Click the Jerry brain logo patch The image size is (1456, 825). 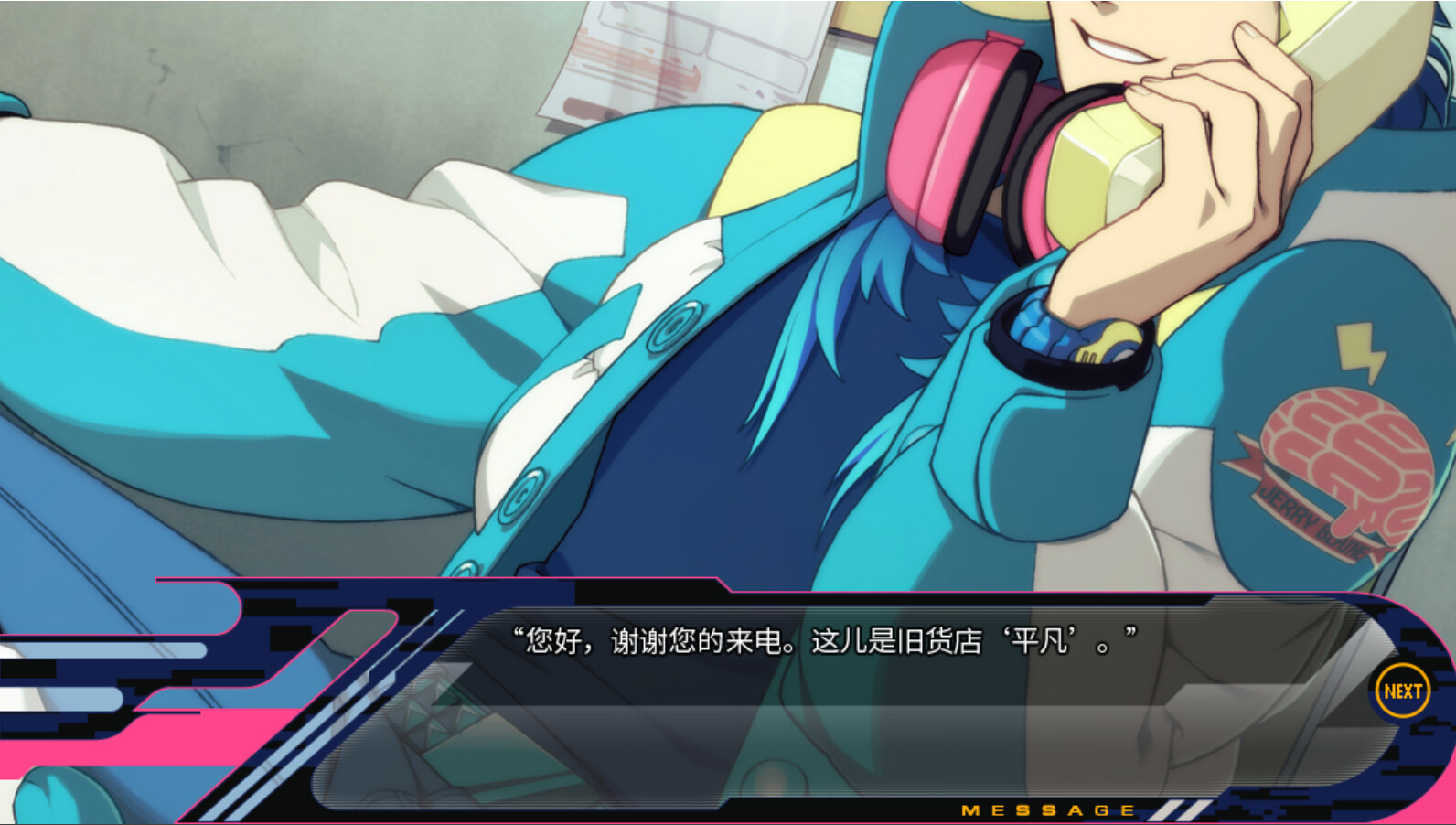point(1344,457)
